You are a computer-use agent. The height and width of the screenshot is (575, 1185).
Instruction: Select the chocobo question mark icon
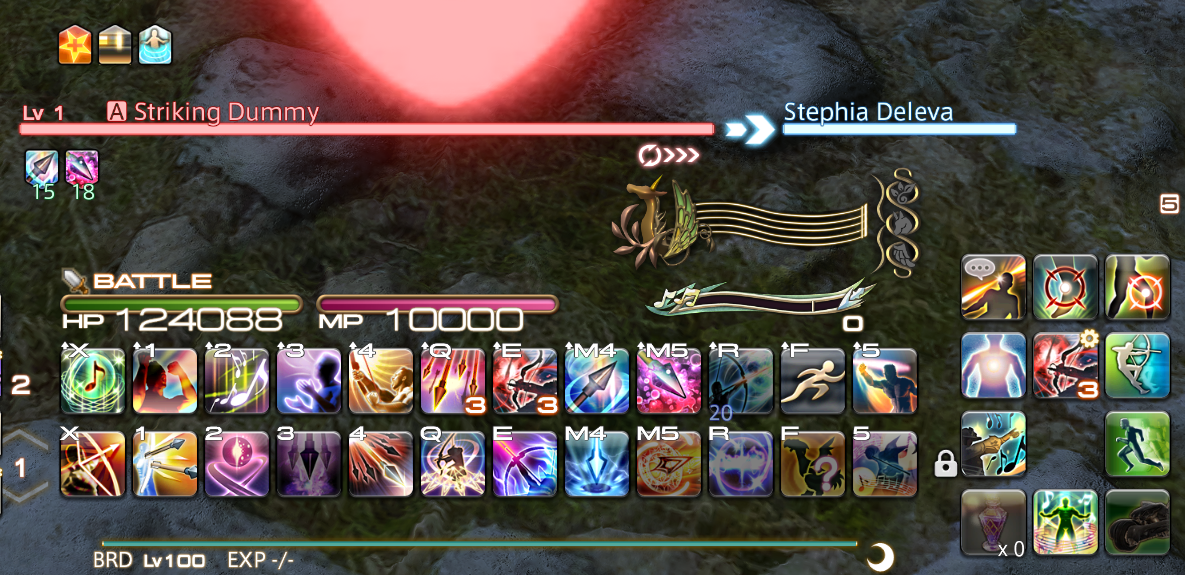(813, 464)
